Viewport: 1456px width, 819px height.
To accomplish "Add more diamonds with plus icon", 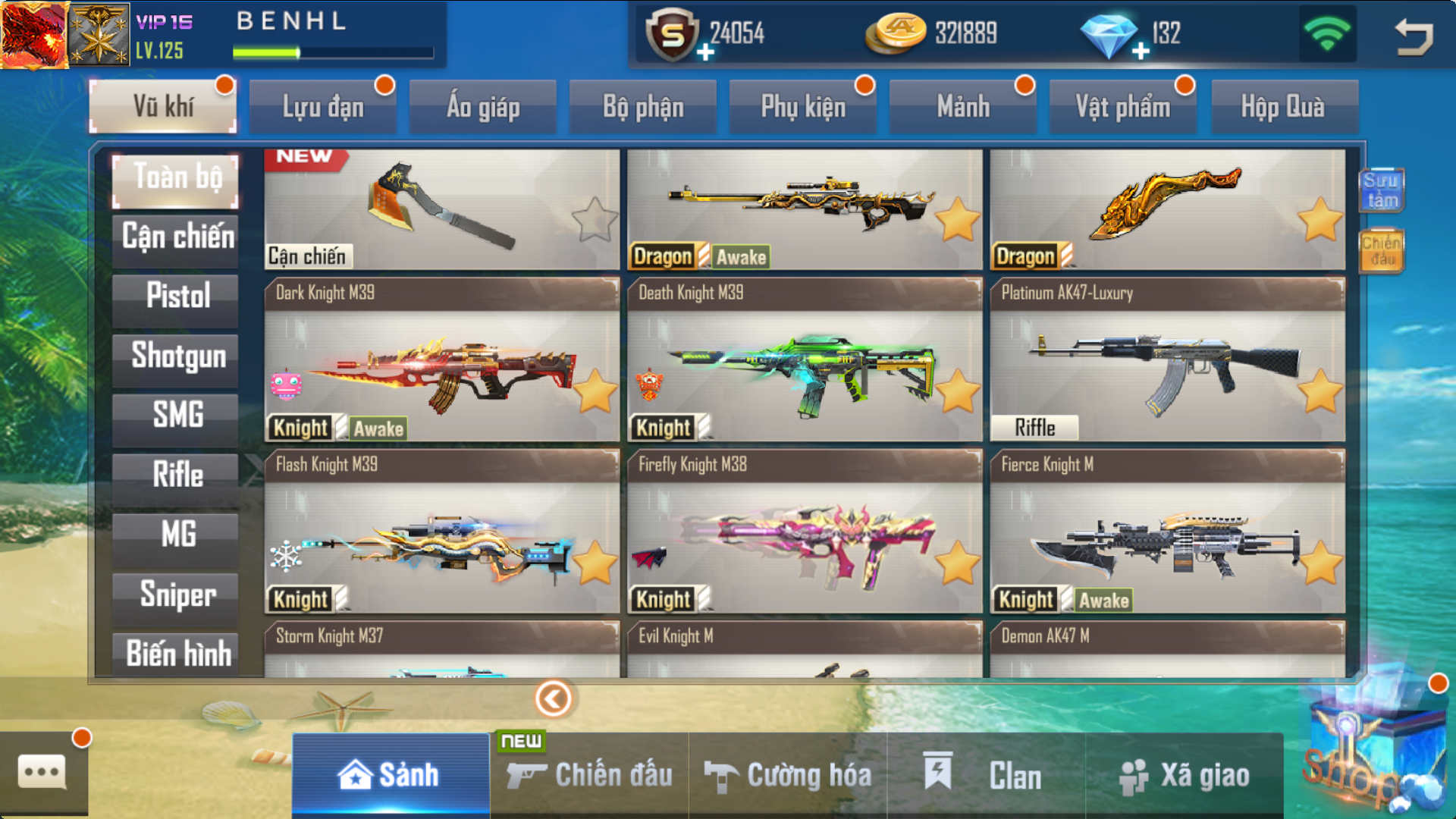I will tap(1140, 52).
